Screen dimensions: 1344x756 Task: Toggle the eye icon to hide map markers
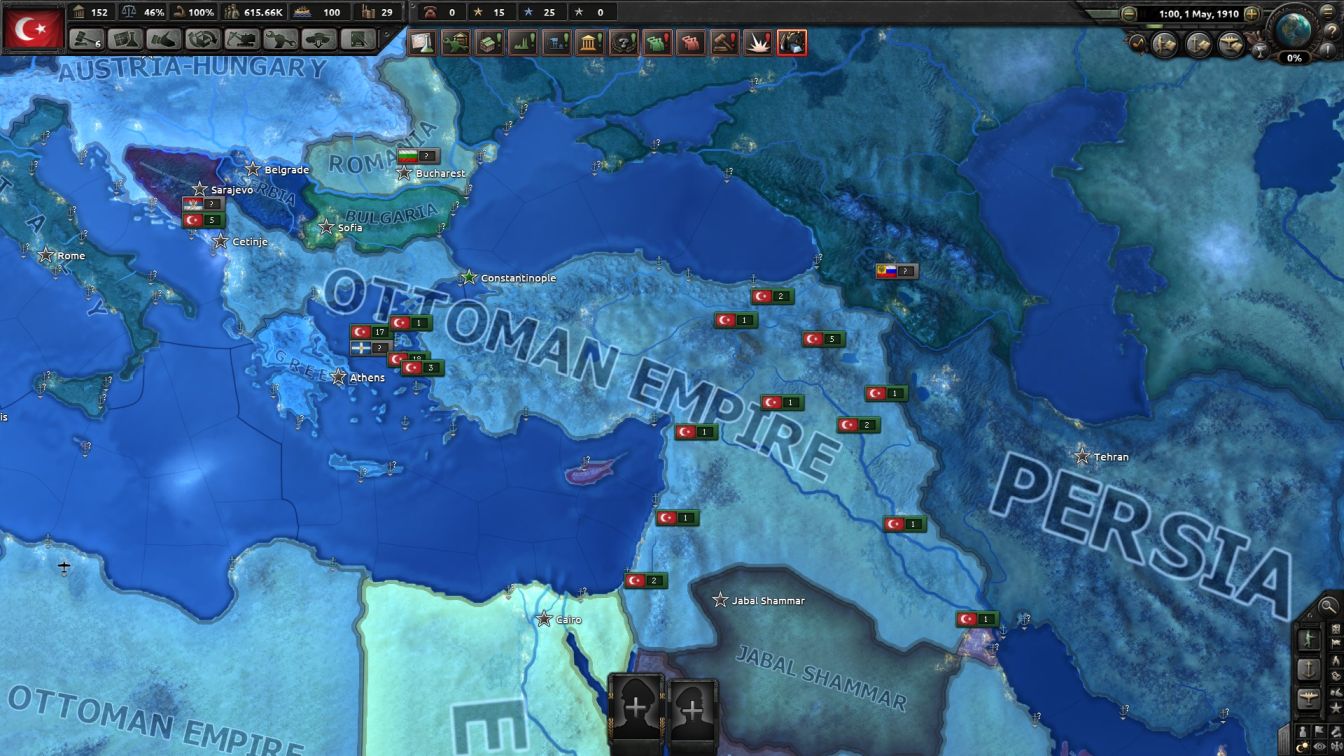(x=1320, y=747)
